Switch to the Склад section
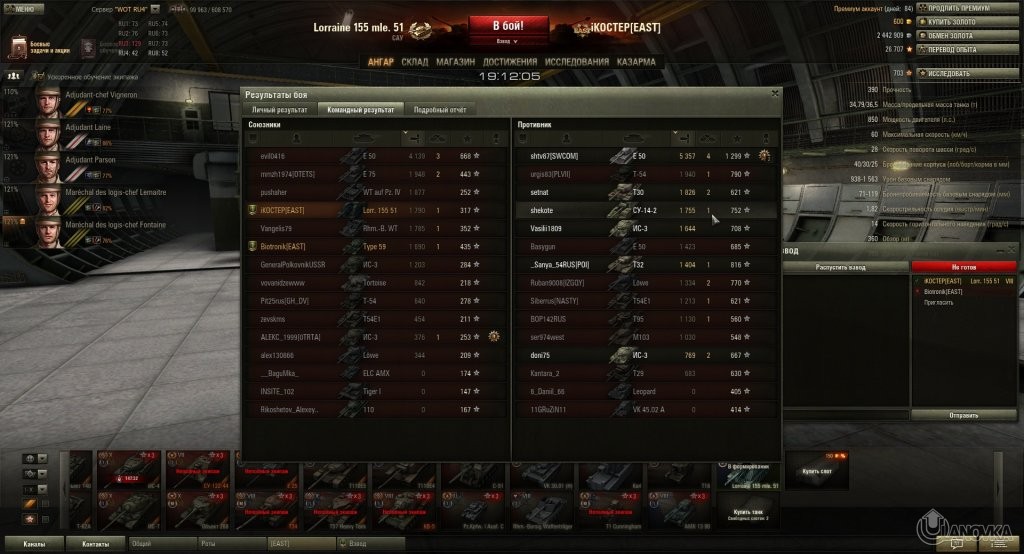The height and width of the screenshot is (554, 1024). pyautogui.click(x=414, y=62)
